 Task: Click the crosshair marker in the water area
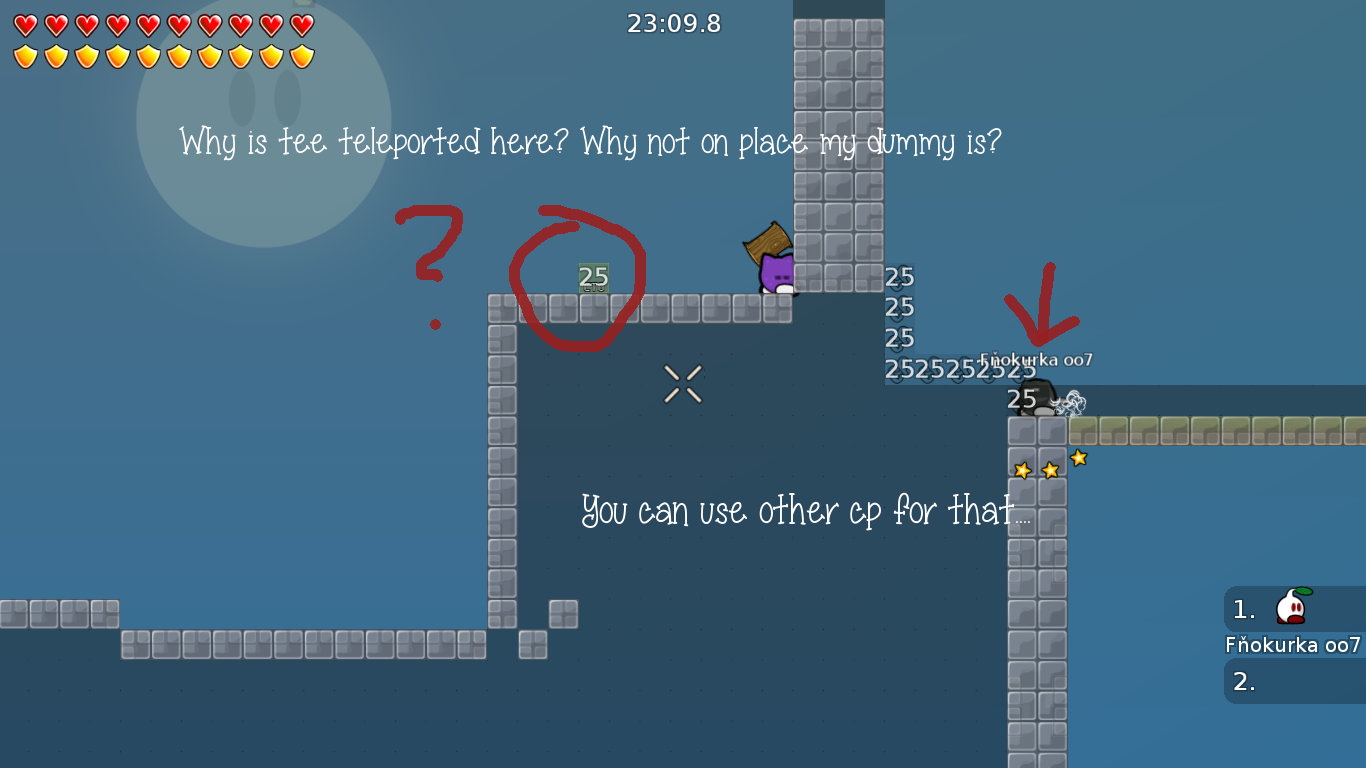[x=682, y=383]
